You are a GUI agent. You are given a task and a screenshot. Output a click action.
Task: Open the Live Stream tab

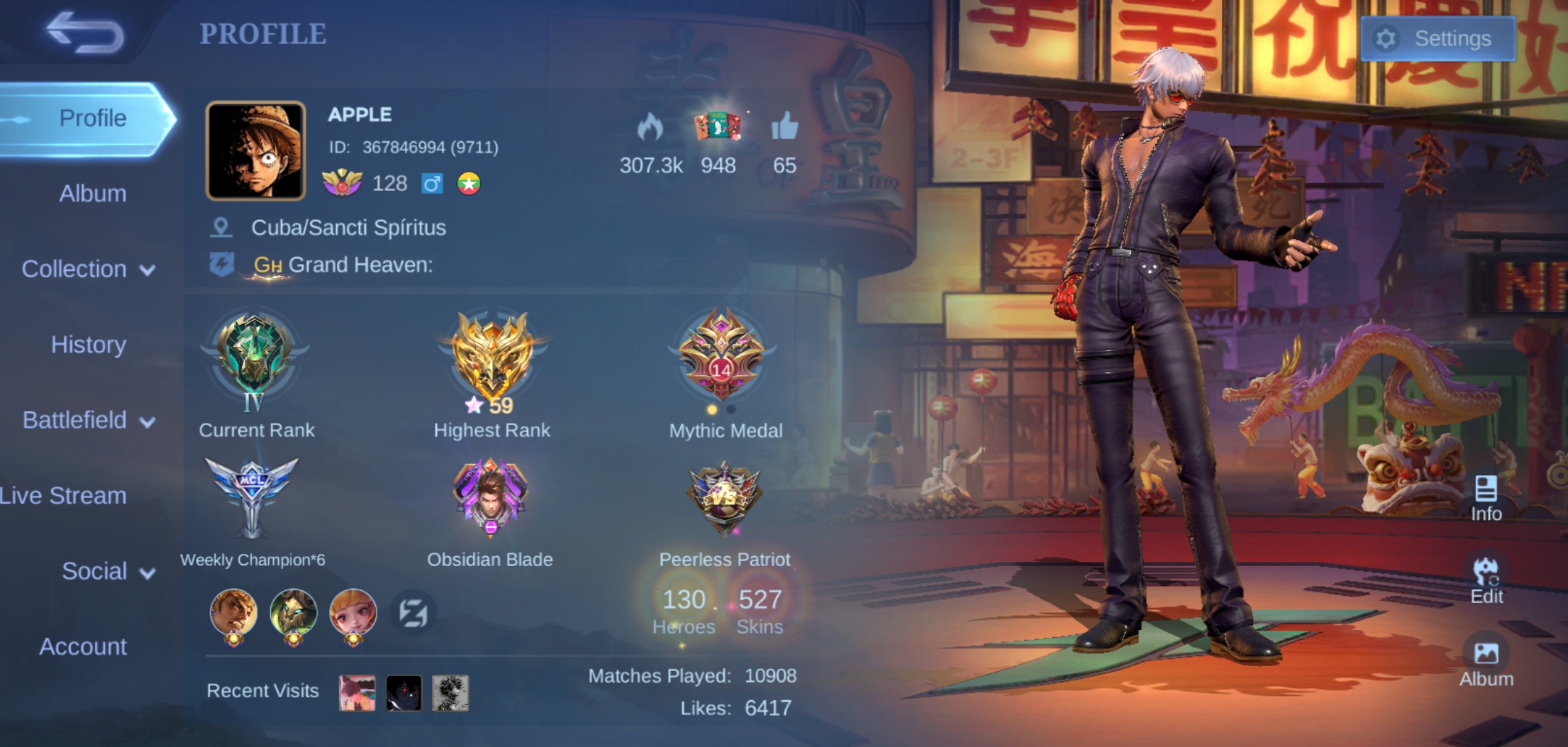point(64,496)
